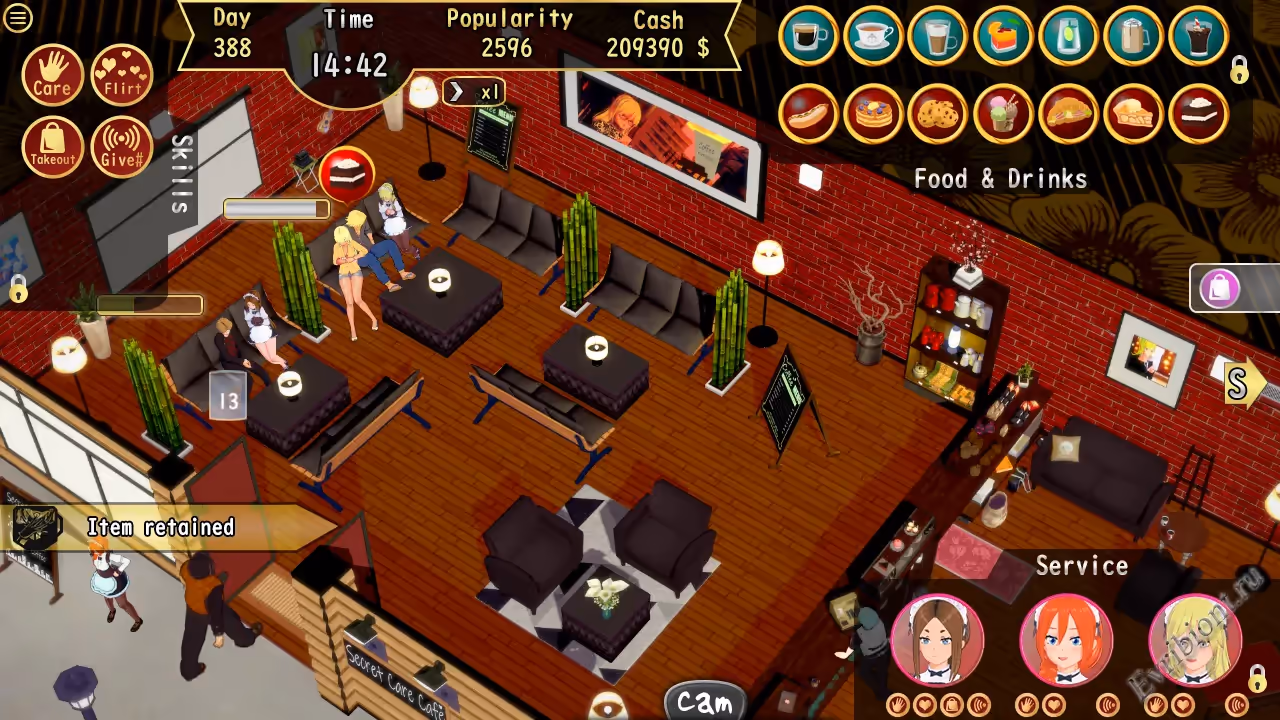The width and height of the screenshot is (1280, 720).
Task: Use the Give# skill button
Action: click(122, 147)
